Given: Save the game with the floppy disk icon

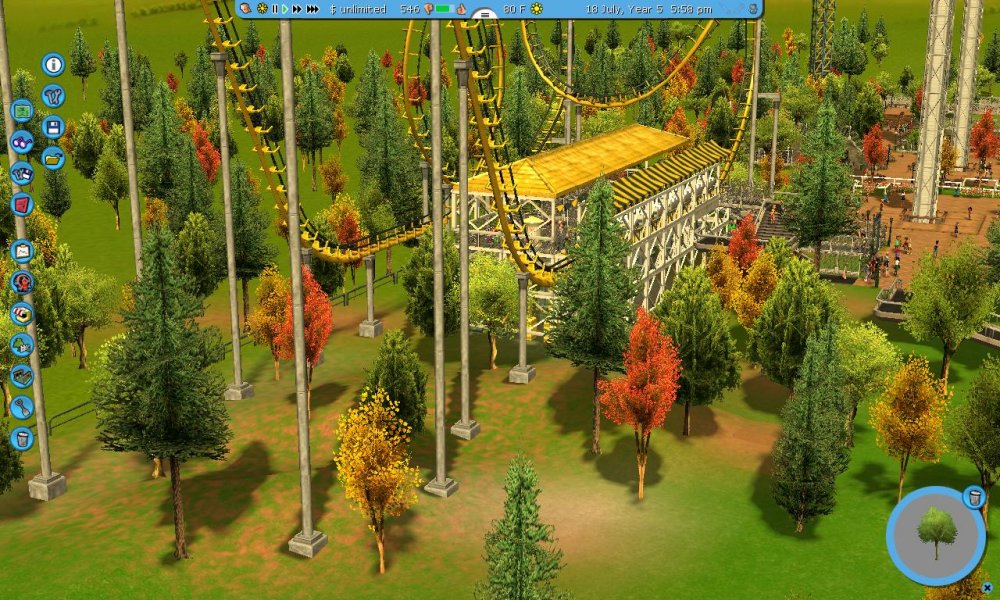Looking at the screenshot, I should pos(53,127).
